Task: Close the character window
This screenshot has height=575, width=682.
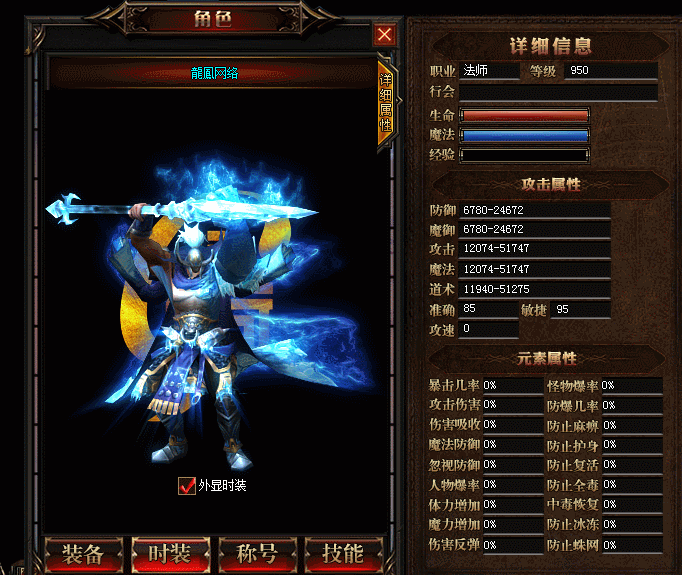Action: (x=384, y=34)
